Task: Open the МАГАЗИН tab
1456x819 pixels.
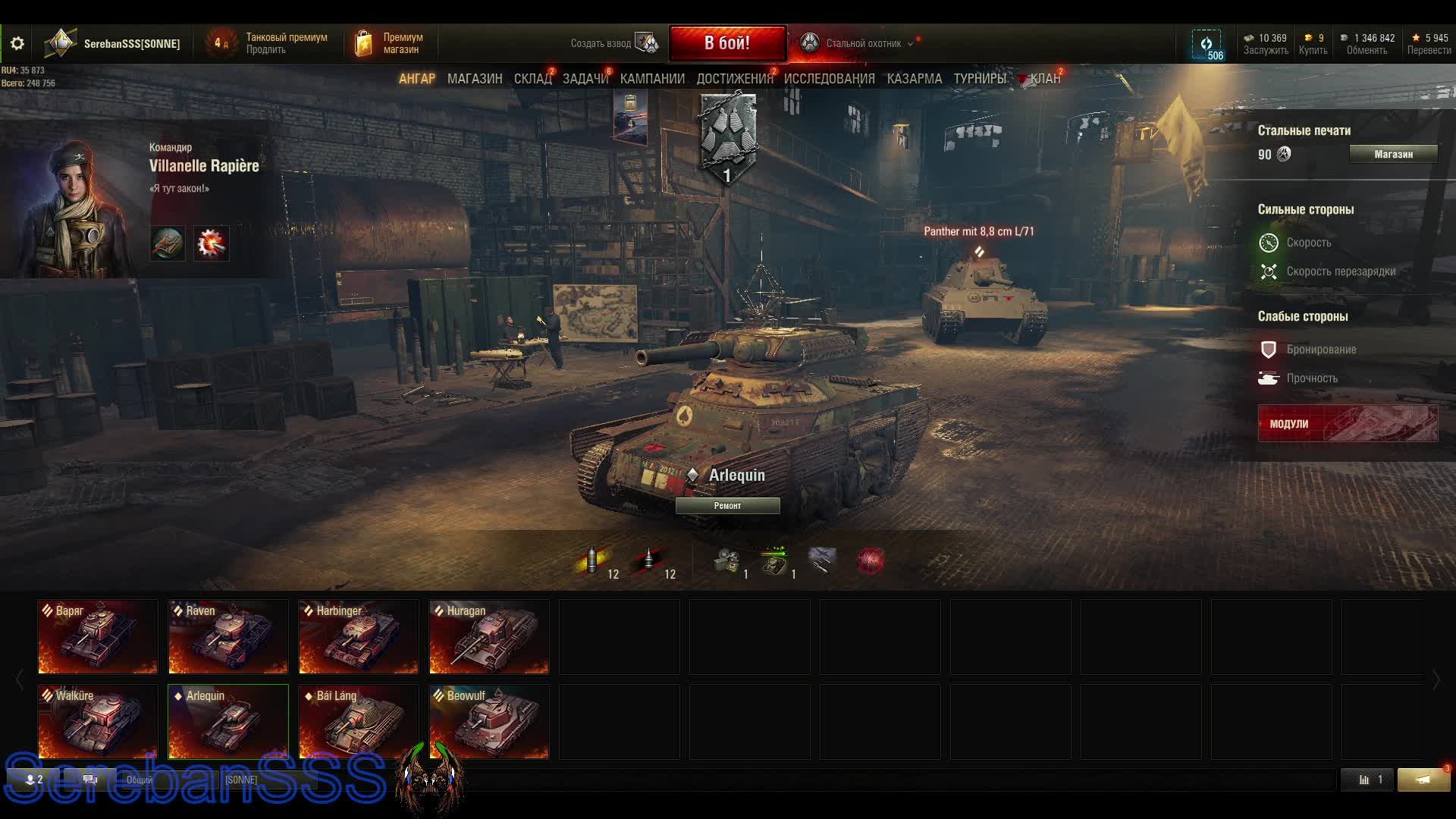Action: 475,79
